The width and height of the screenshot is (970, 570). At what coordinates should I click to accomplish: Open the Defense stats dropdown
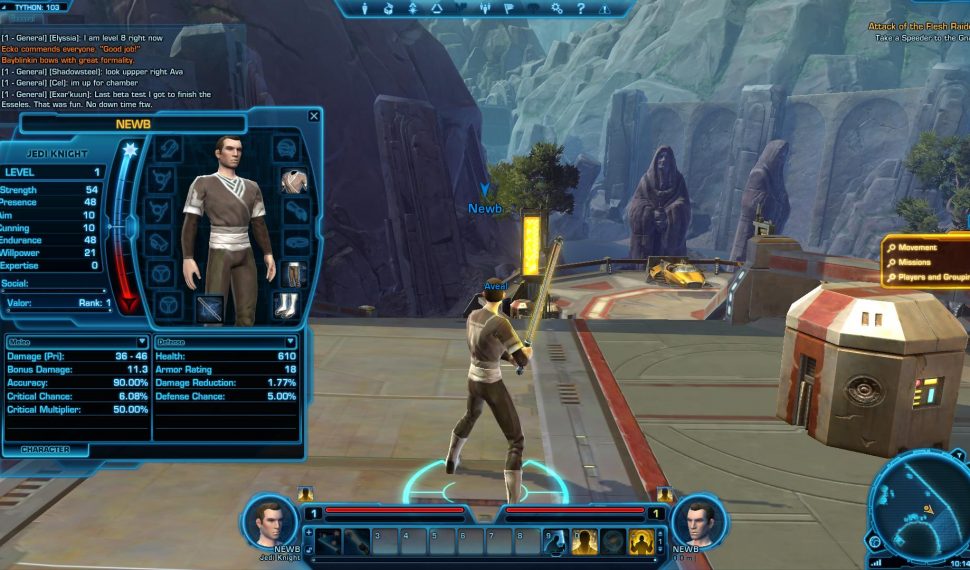click(291, 342)
